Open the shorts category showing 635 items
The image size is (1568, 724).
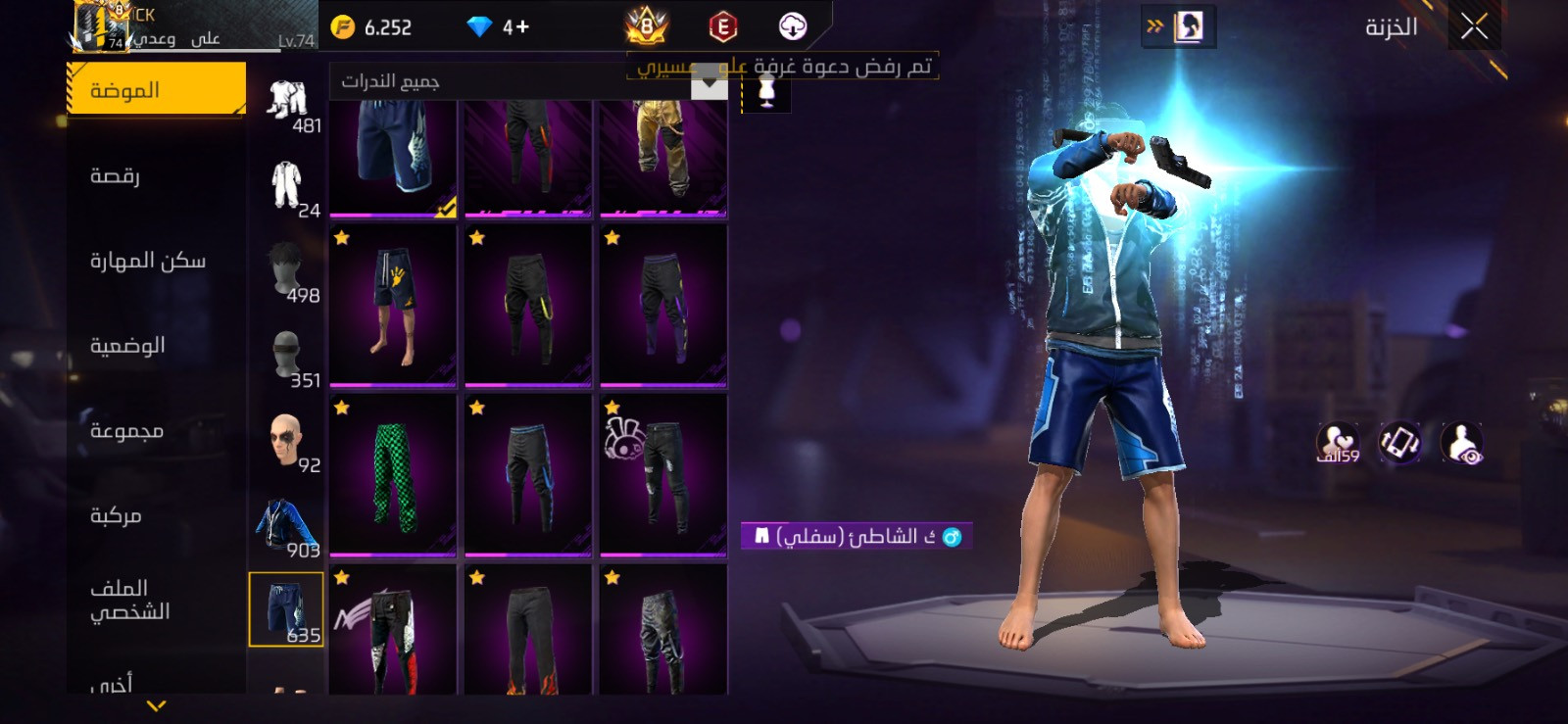click(286, 607)
